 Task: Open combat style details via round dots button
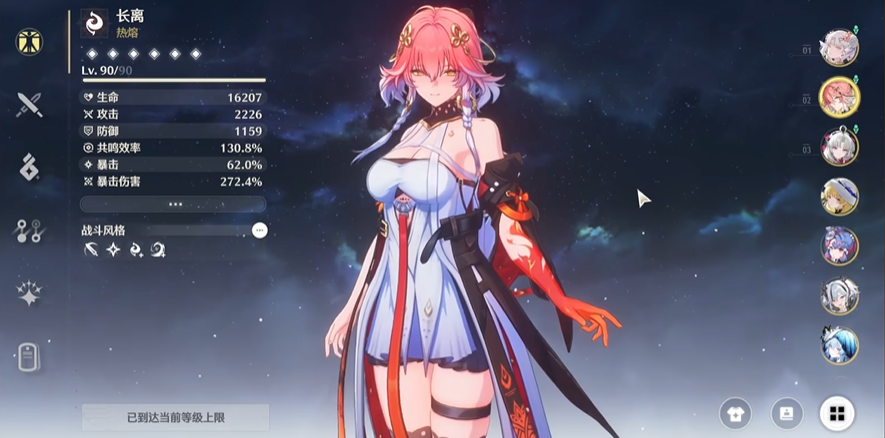[x=259, y=230]
